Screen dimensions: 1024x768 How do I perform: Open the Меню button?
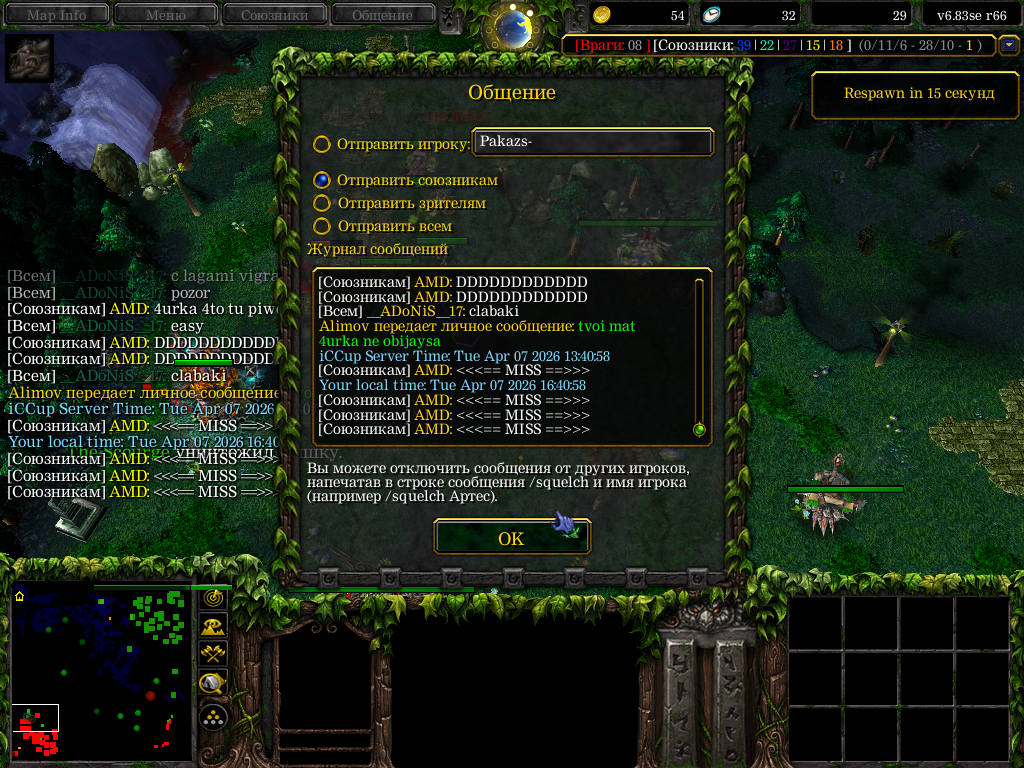(165, 14)
